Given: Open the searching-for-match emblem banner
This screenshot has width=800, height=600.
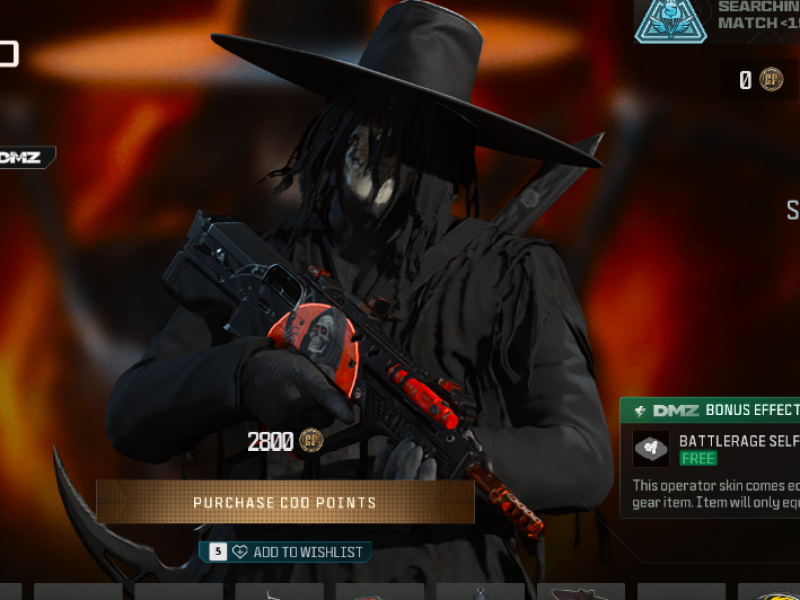Looking at the screenshot, I should tap(671, 21).
